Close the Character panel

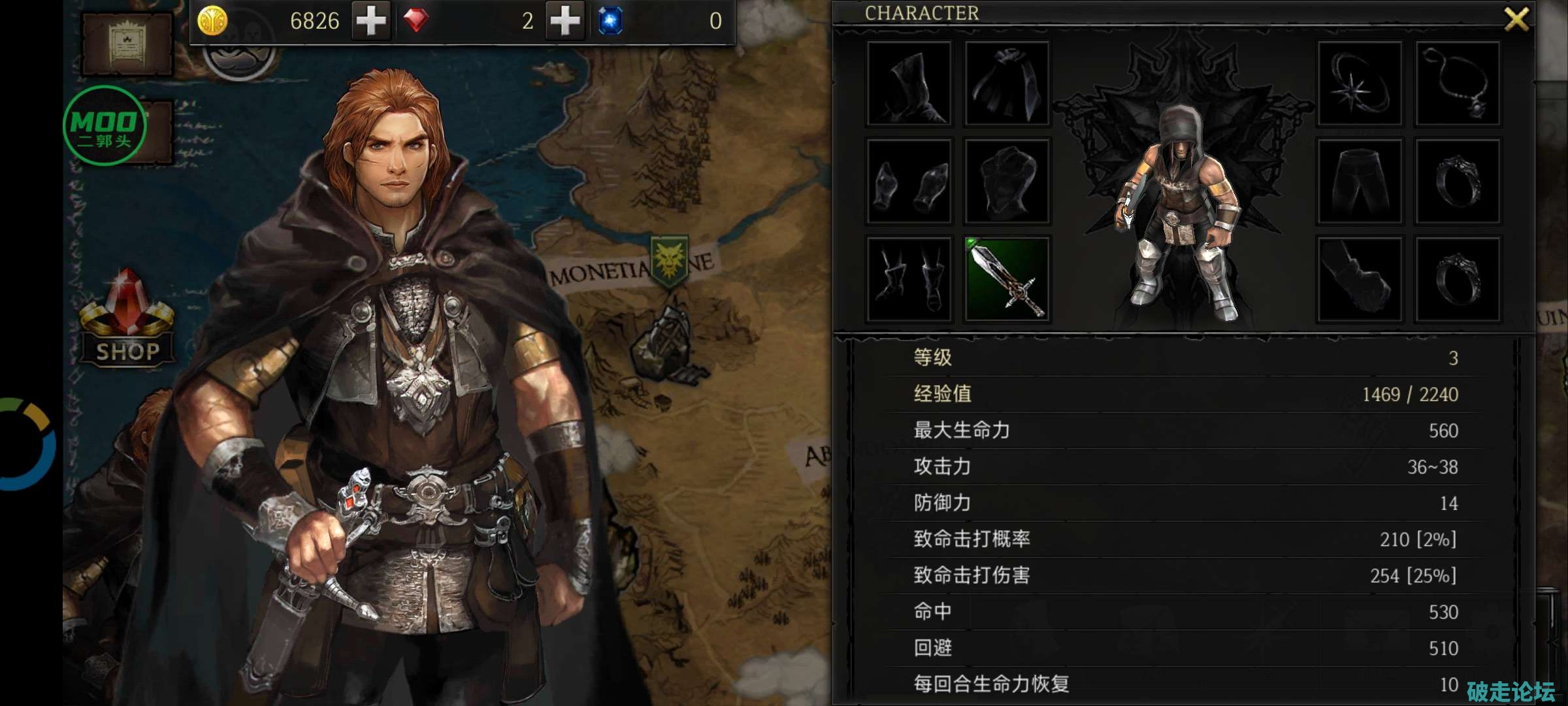pyautogui.click(x=1516, y=19)
